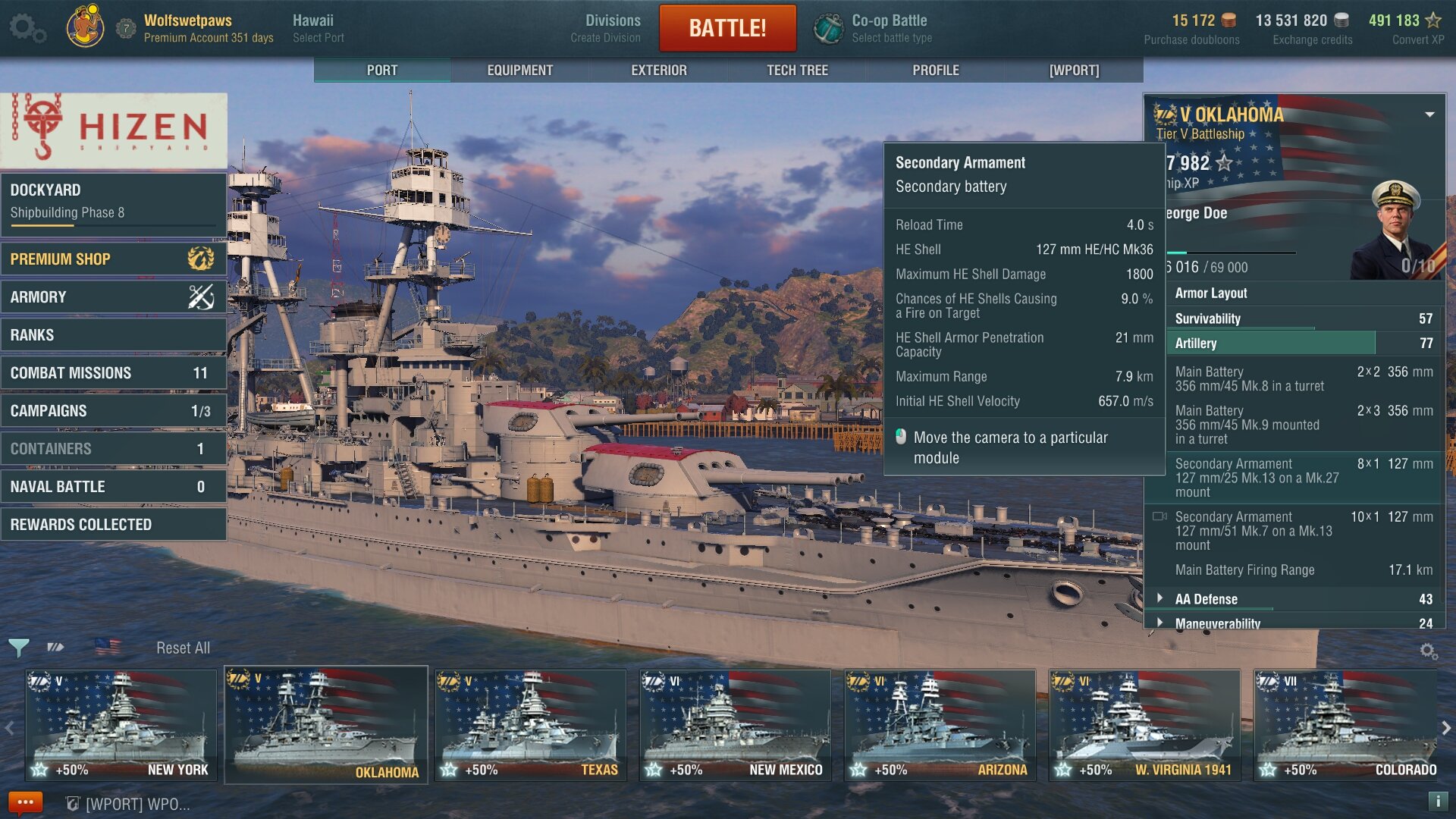Create a Division
1456x819 pixels.
pos(605,29)
